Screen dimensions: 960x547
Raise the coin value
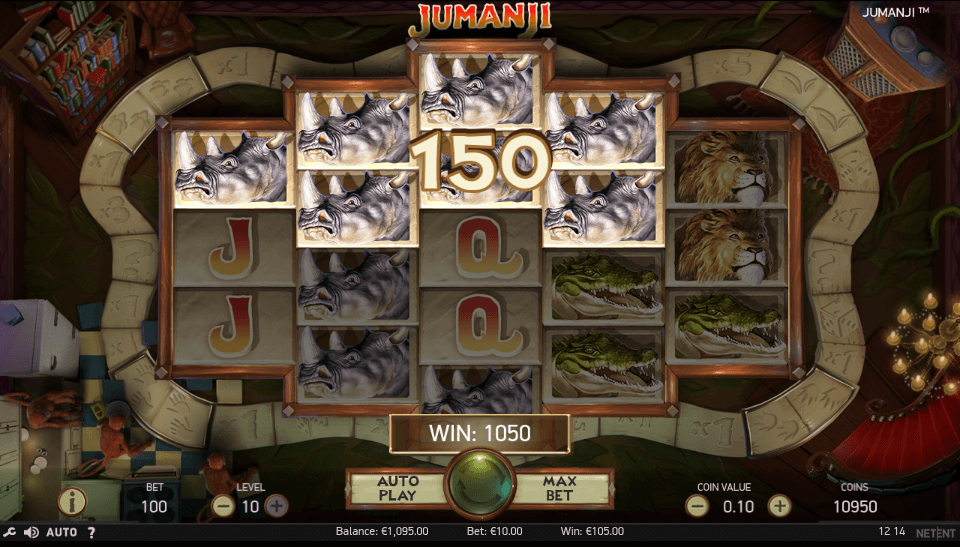[x=778, y=506]
